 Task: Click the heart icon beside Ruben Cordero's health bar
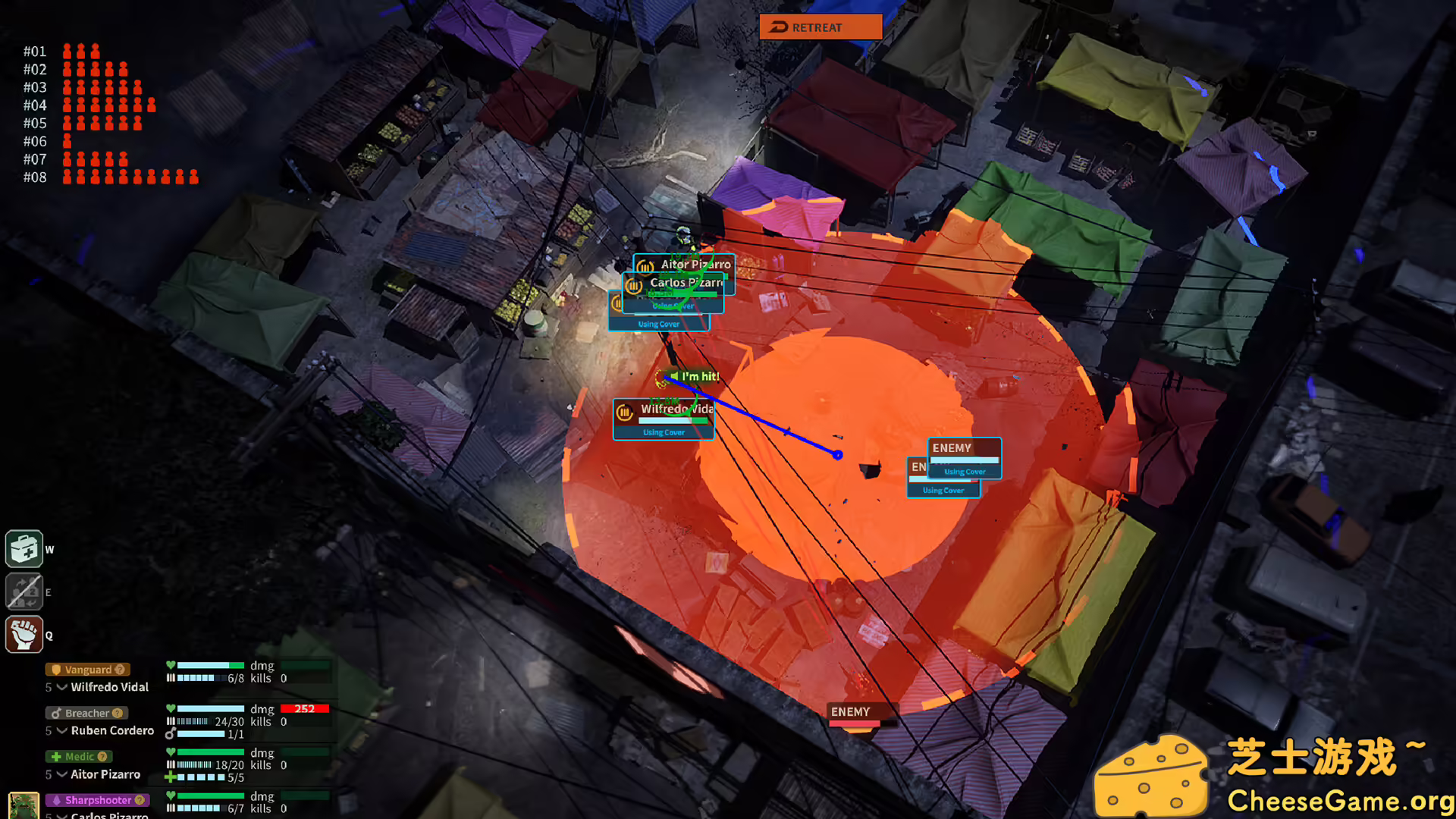pos(171,709)
